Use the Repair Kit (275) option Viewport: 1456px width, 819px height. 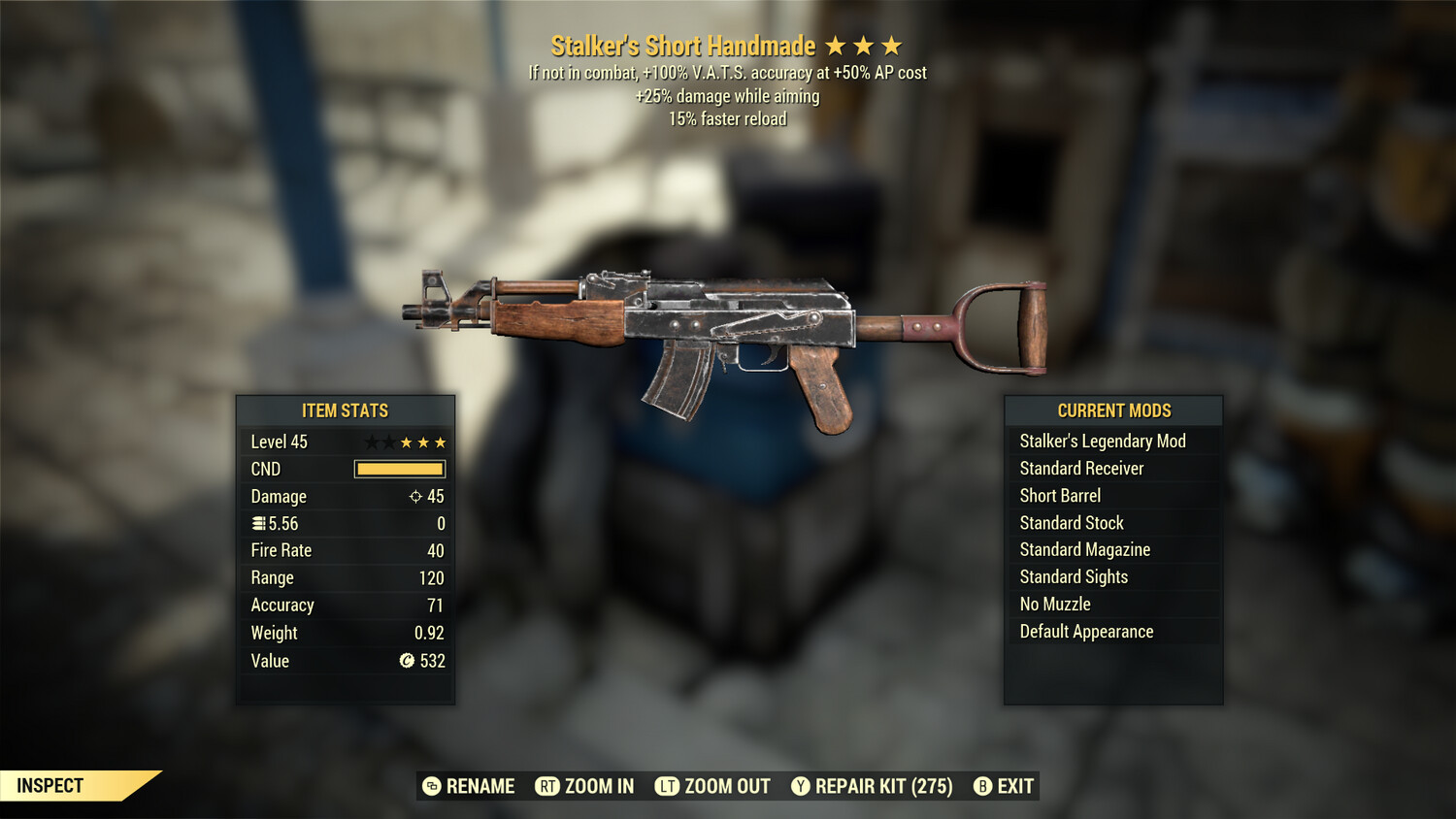(x=872, y=786)
